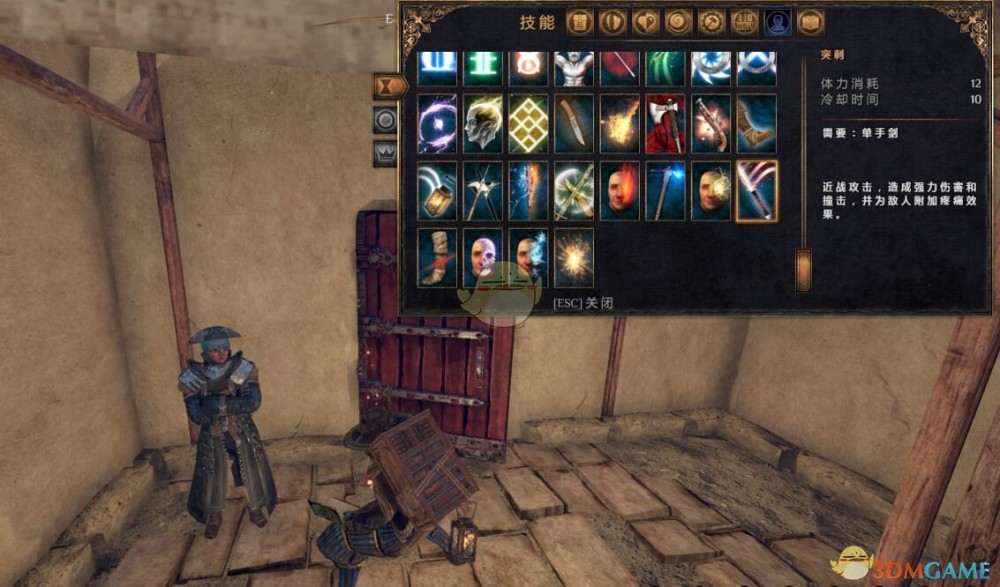Select the half-burning face skill
Viewport: 1000px width, 587px height.
(x=619, y=190)
